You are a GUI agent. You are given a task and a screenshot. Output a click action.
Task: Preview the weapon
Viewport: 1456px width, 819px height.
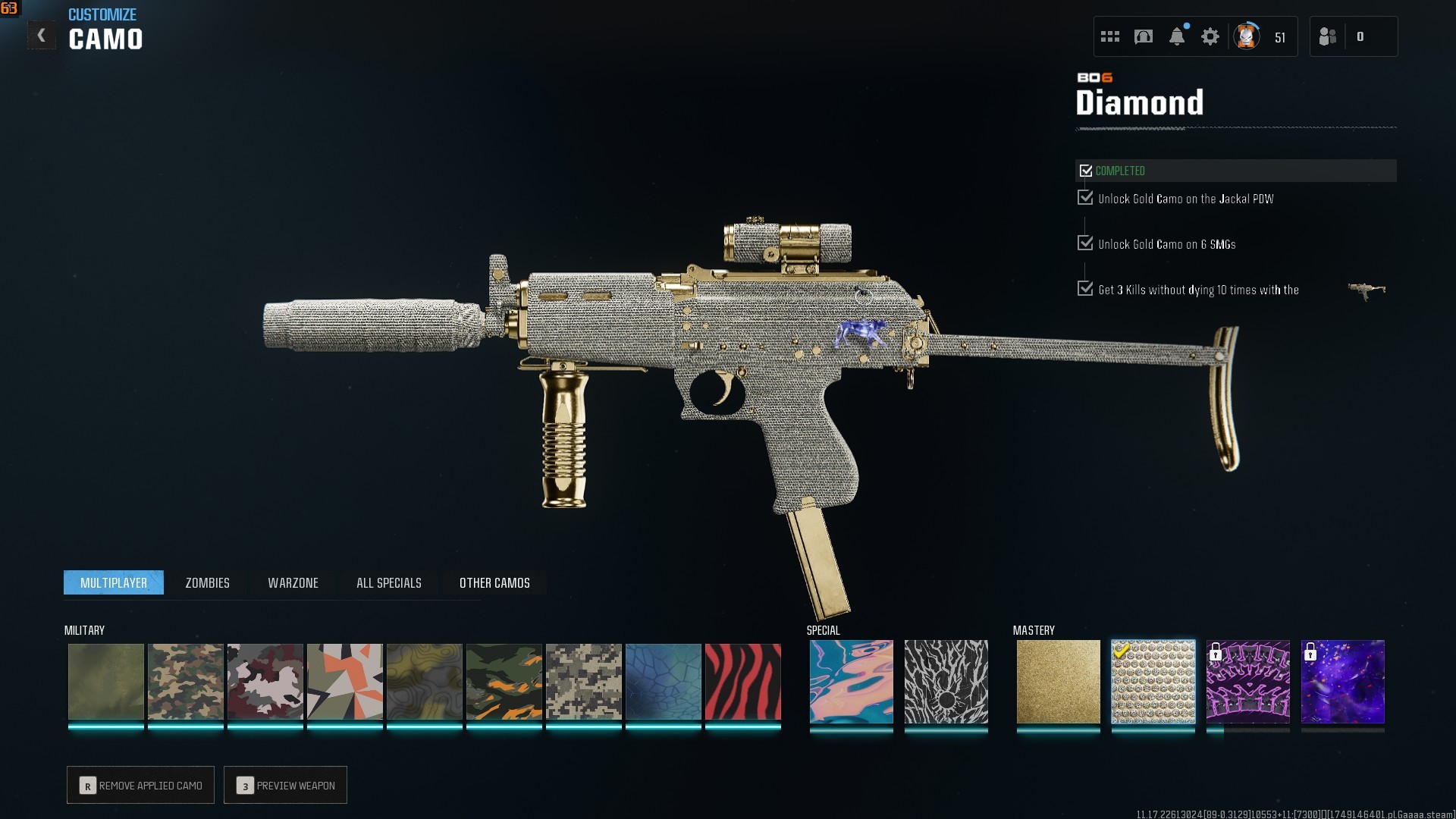tap(285, 785)
